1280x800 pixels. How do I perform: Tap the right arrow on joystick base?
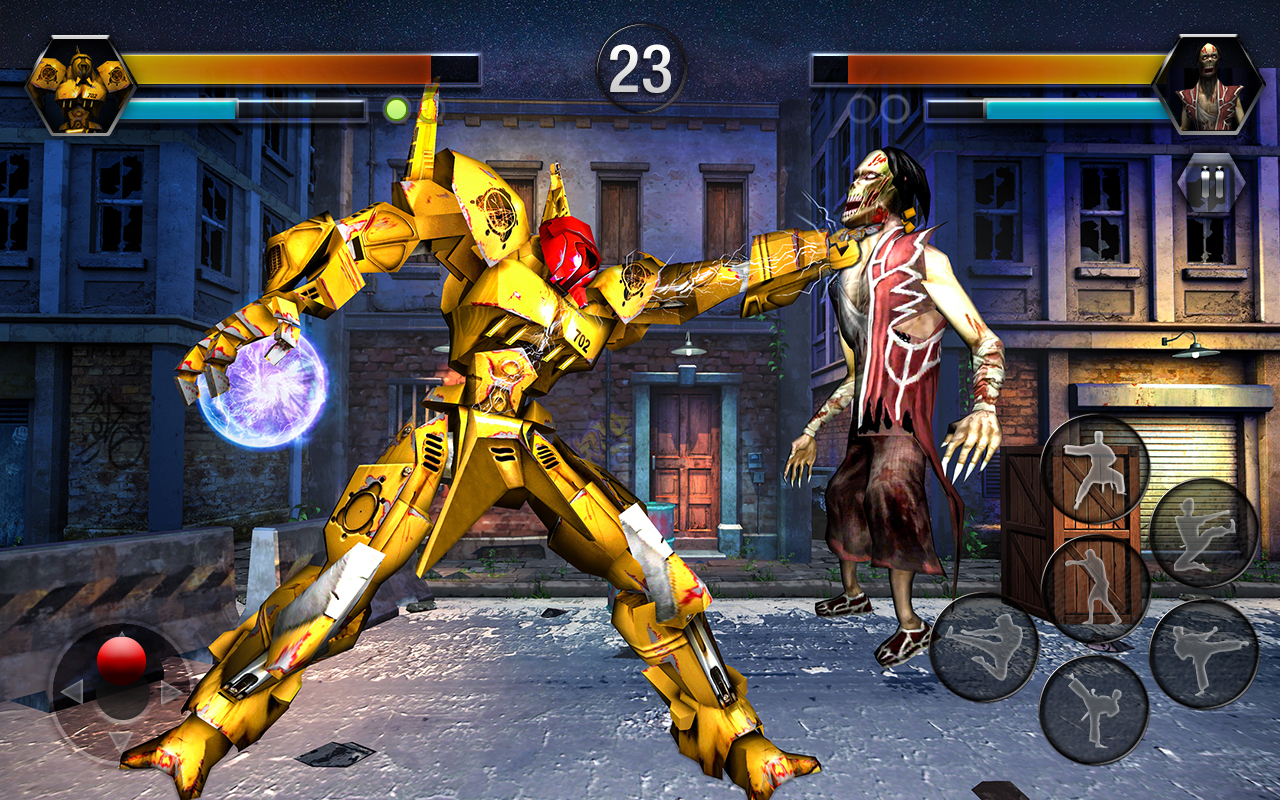[169, 690]
